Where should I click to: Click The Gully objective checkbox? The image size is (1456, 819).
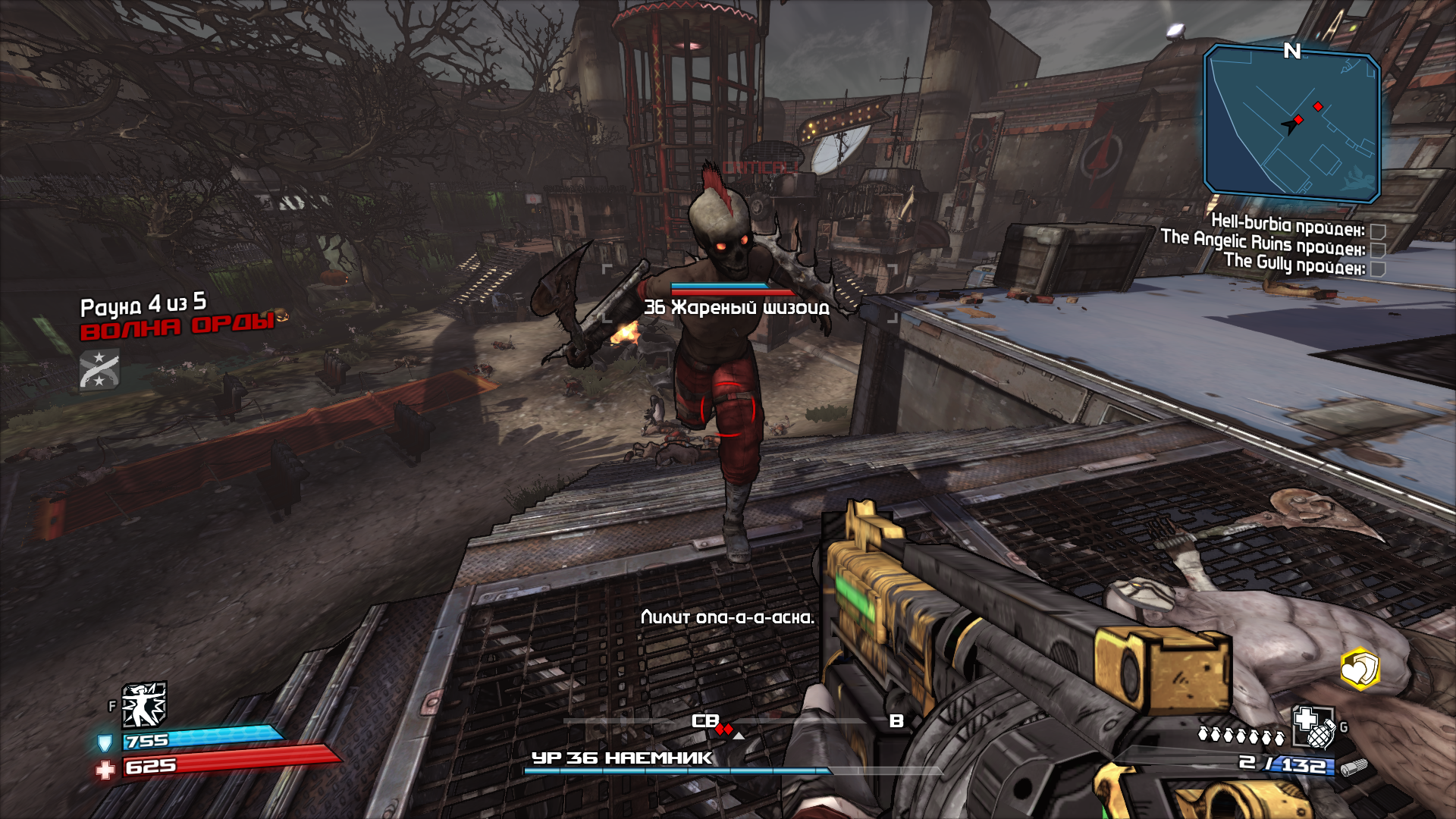(1379, 269)
